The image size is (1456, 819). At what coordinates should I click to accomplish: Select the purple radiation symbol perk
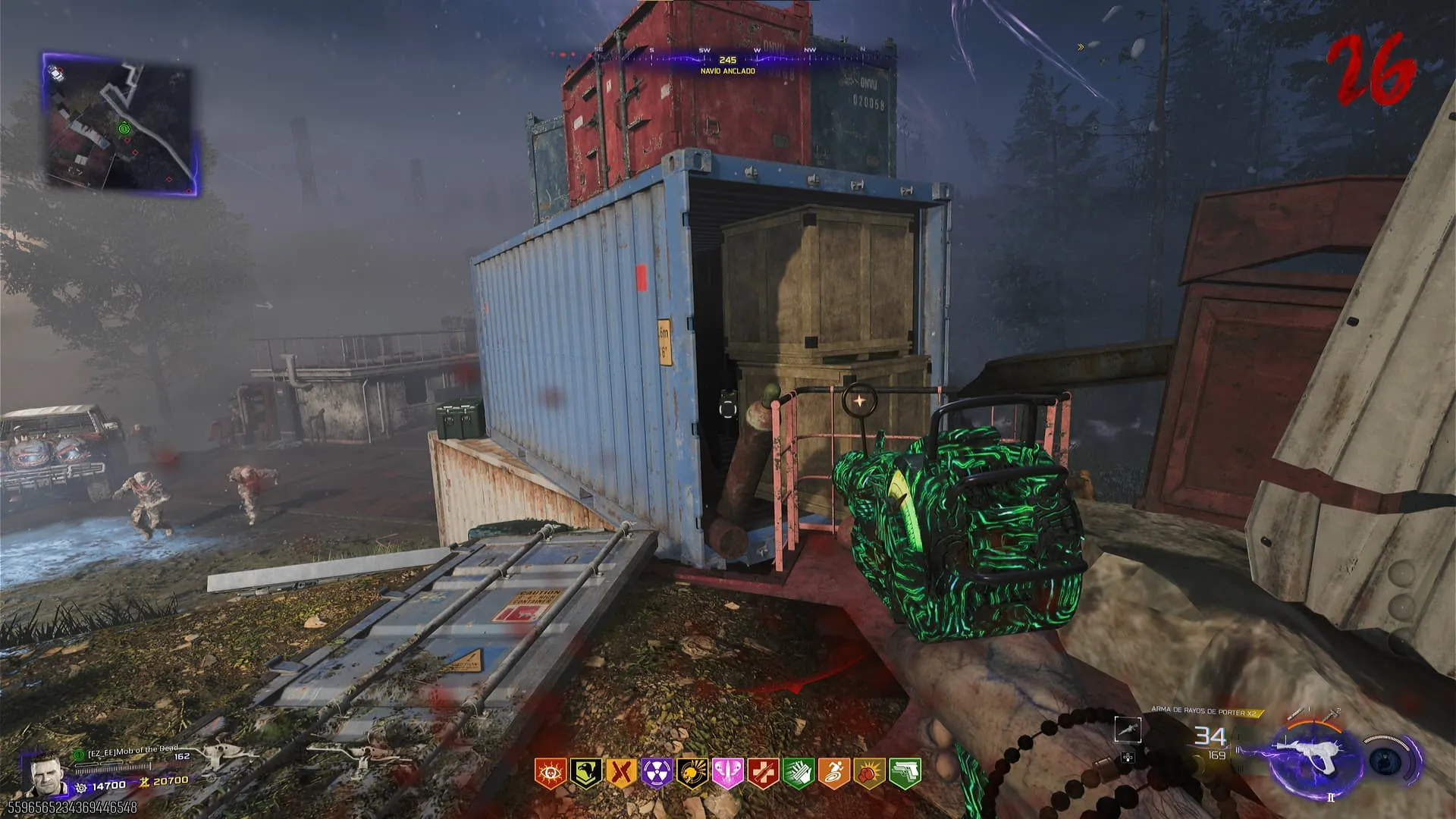click(x=657, y=773)
